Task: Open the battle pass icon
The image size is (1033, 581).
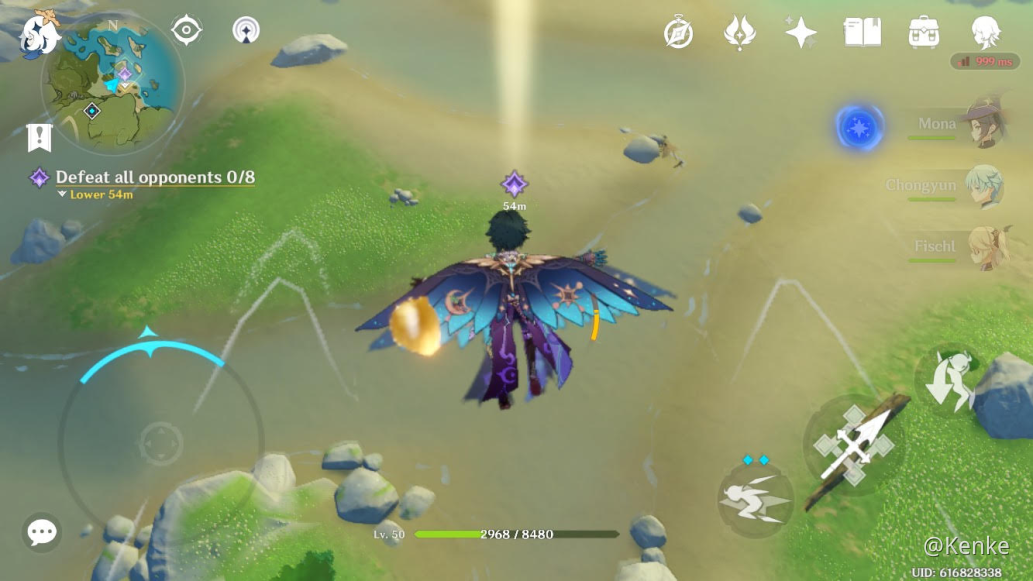Action: pos(739,33)
